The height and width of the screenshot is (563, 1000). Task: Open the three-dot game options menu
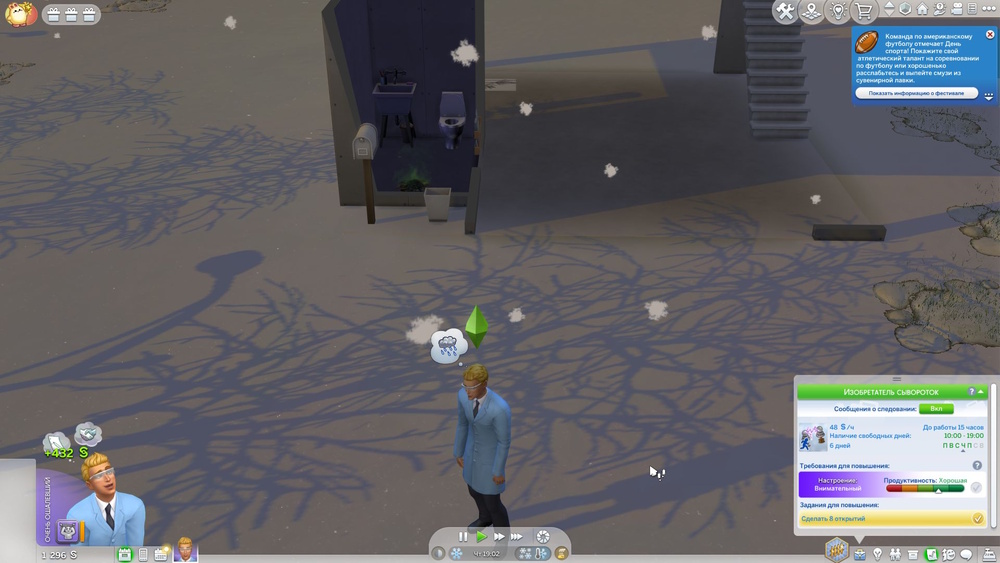(x=989, y=9)
